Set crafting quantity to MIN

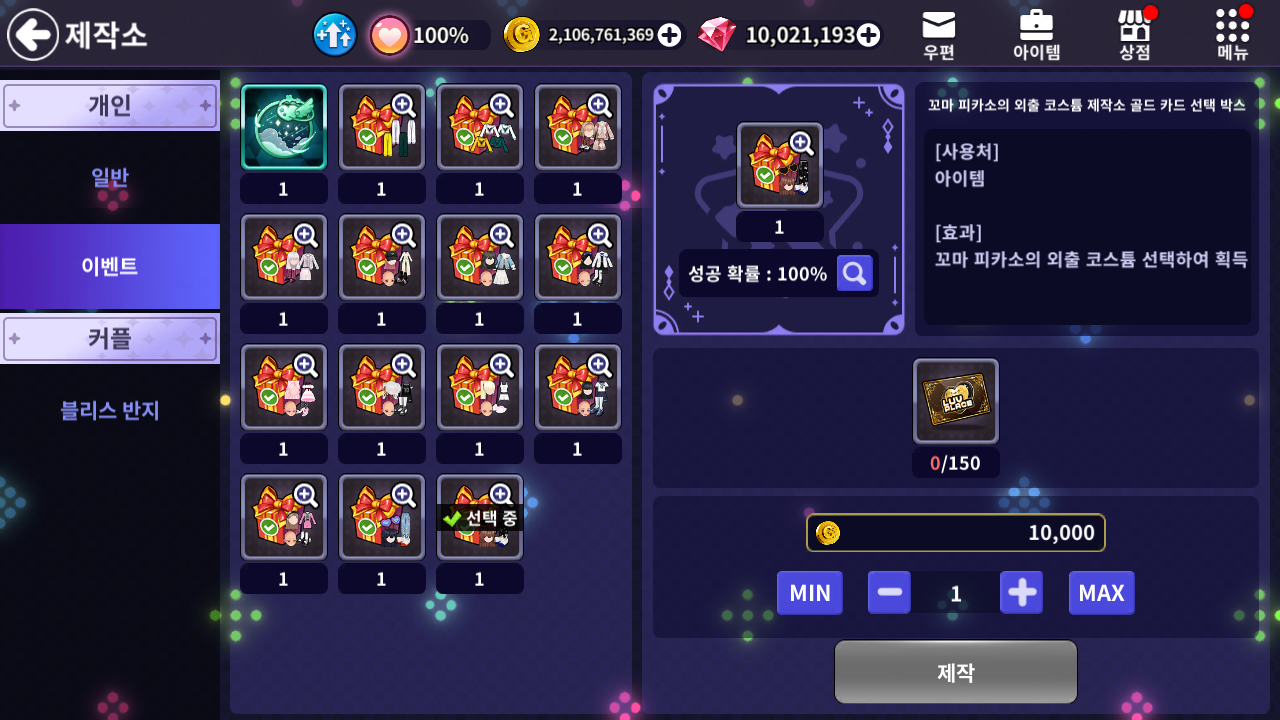click(809, 593)
